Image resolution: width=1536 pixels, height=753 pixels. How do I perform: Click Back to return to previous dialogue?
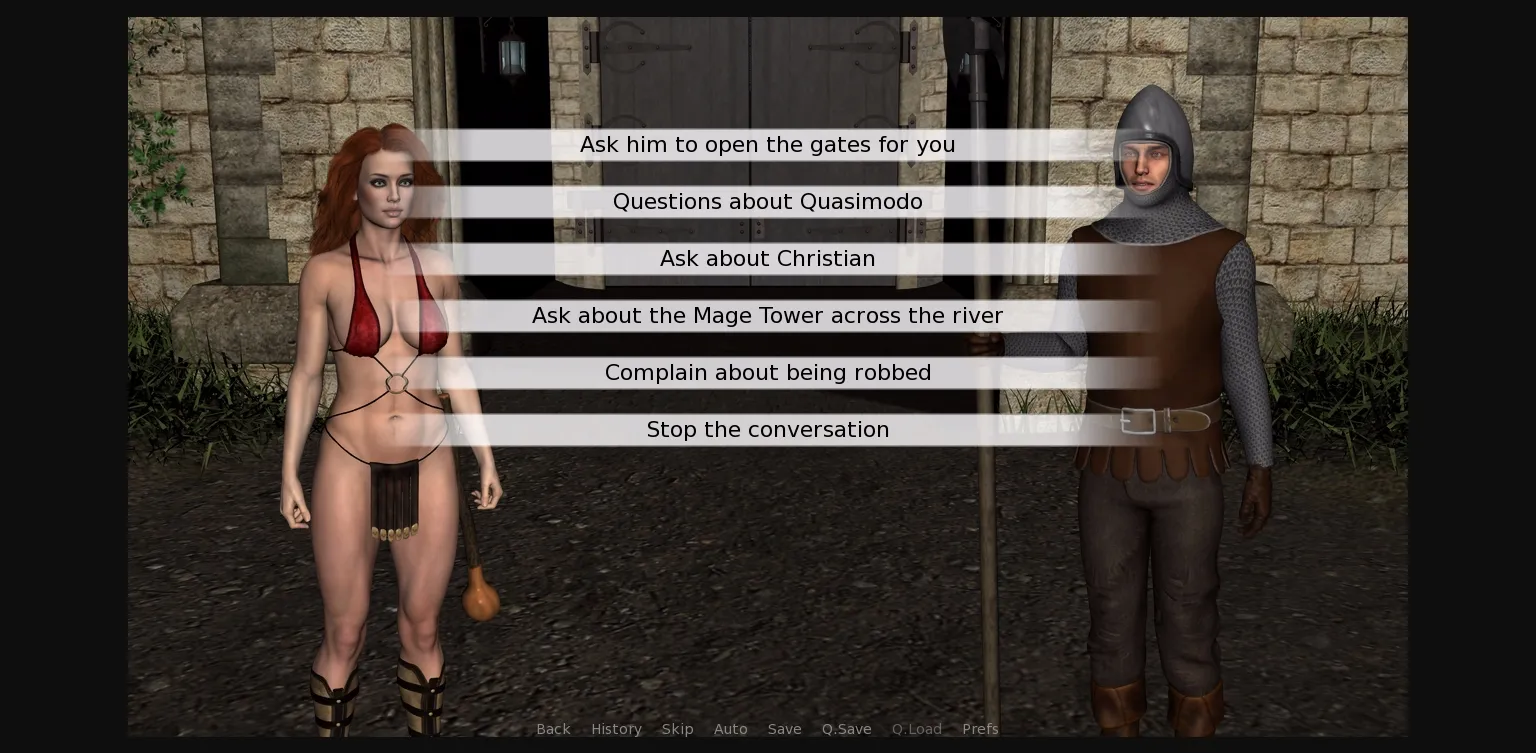coord(553,729)
